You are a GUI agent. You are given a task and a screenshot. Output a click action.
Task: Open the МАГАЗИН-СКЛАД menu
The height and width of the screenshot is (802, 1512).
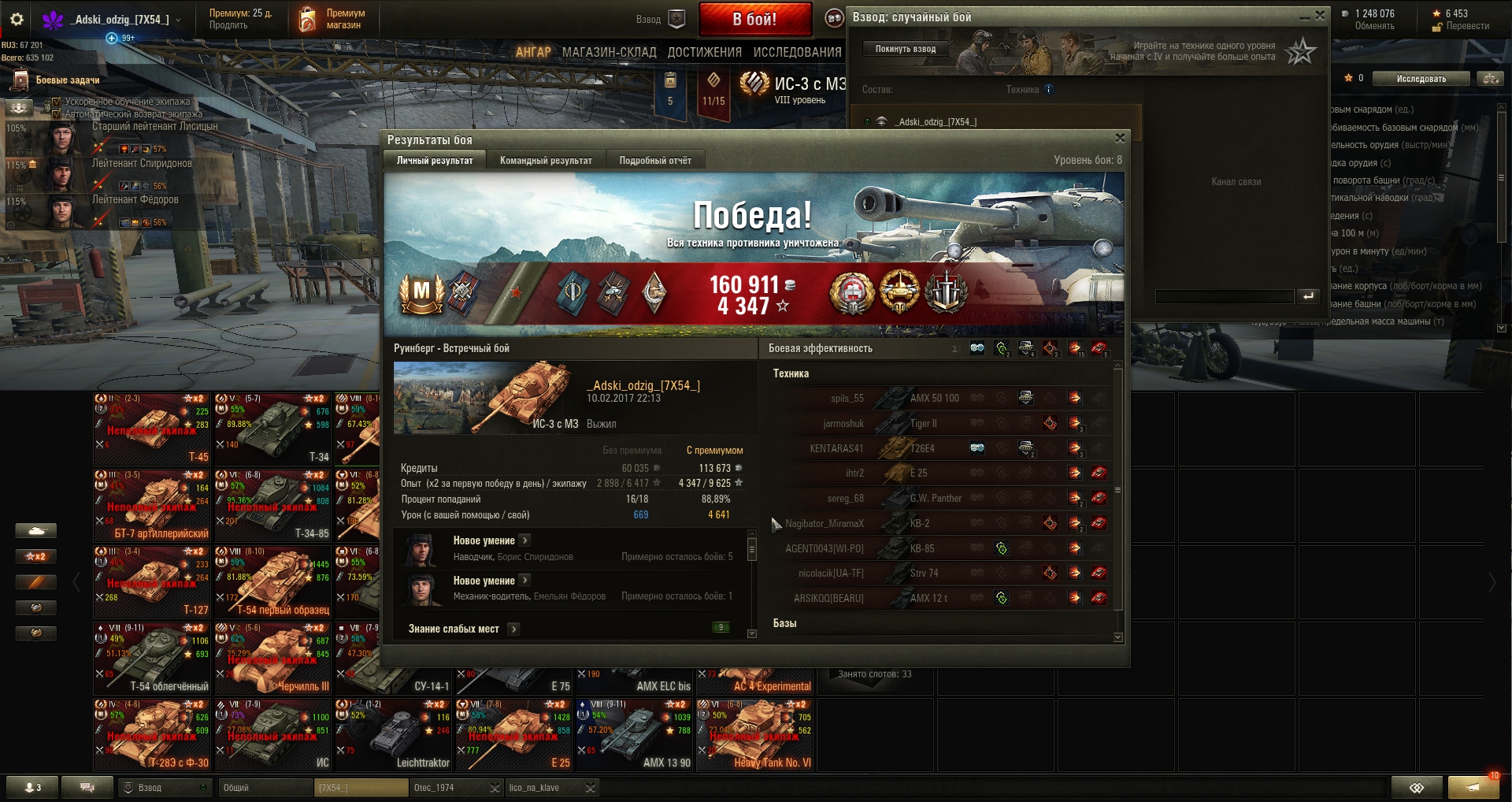point(609,52)
